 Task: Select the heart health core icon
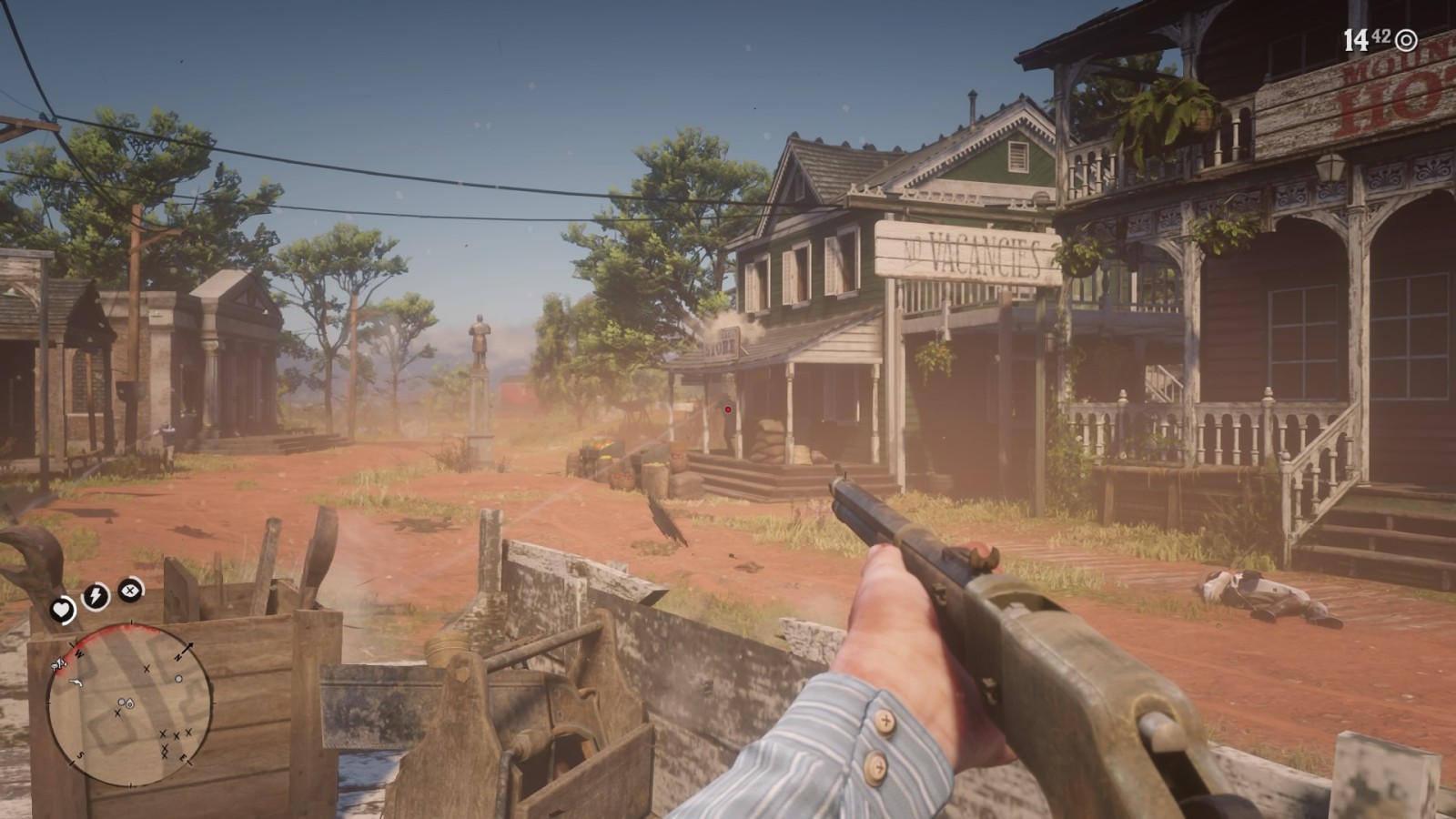pos(62,610)
